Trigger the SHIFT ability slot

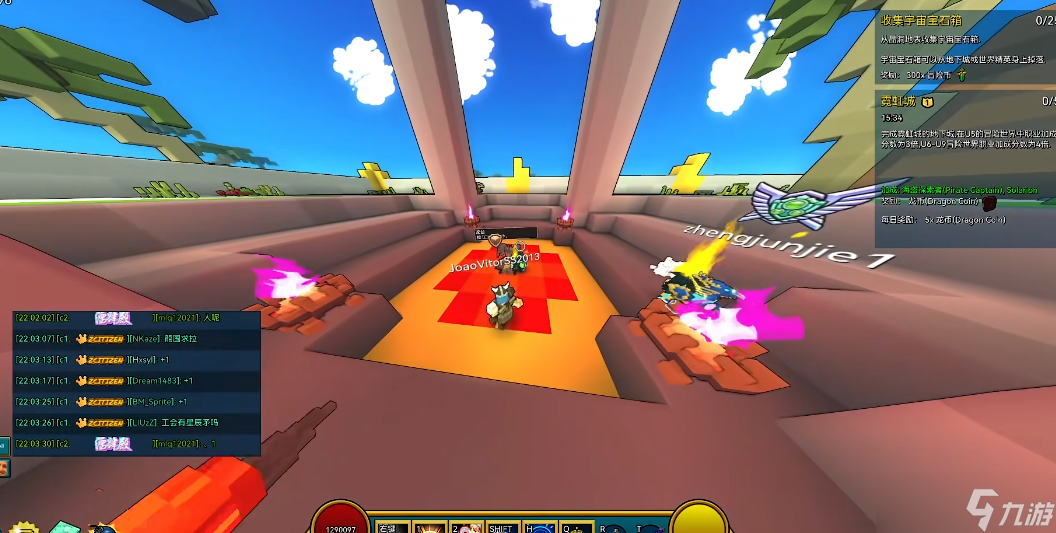point(503,527)
